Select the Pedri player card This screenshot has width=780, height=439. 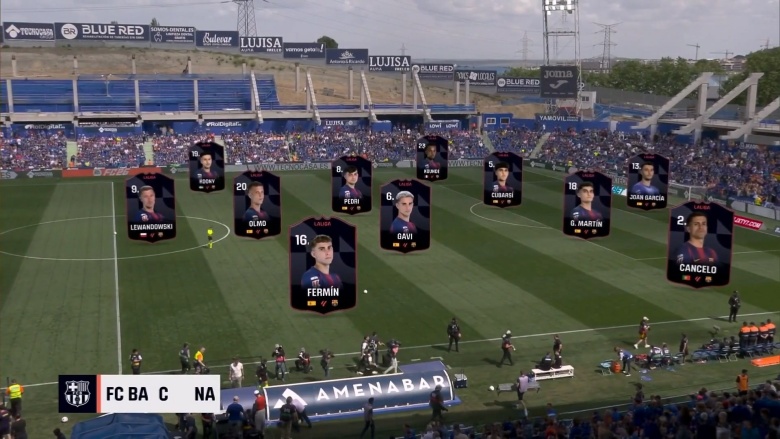click(x=351, y=185)
